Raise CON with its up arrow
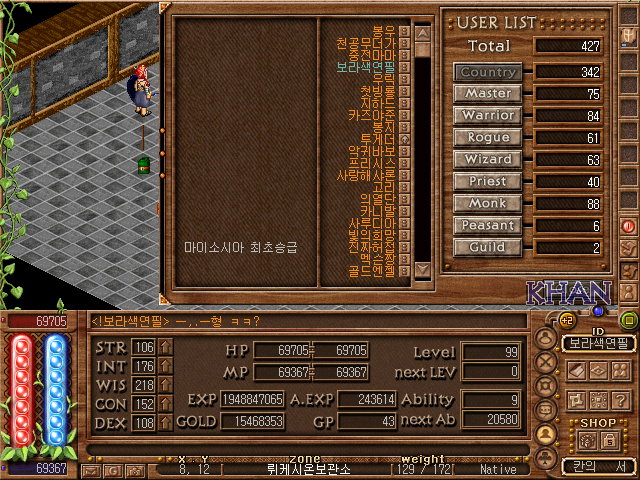The height and width of the screenshot is (480, 640). point(166,404)
